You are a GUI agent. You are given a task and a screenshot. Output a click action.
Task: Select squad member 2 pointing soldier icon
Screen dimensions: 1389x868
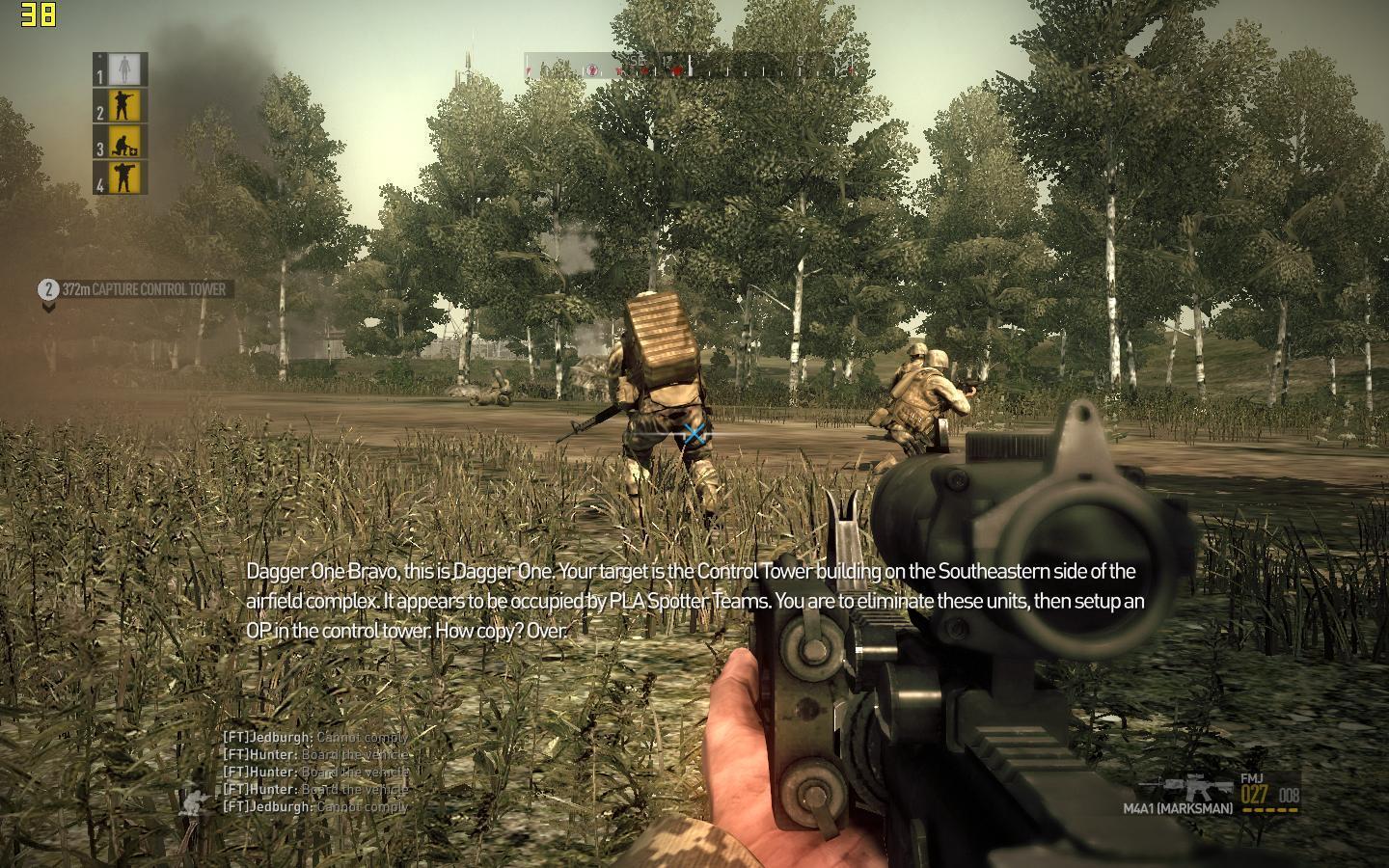pyautogui.click(x=121, y=105)
